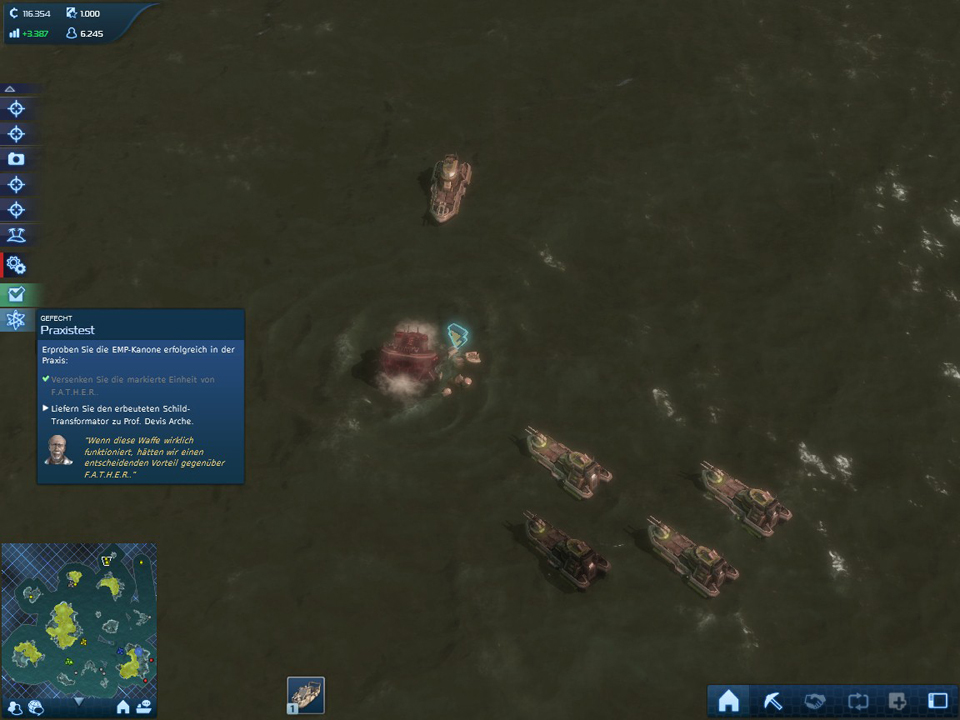Image resolution: width=960 pixels, height=720 pixels.
Task: Activate the pickaxe demolish tool
Action: (x=771, y=701)
